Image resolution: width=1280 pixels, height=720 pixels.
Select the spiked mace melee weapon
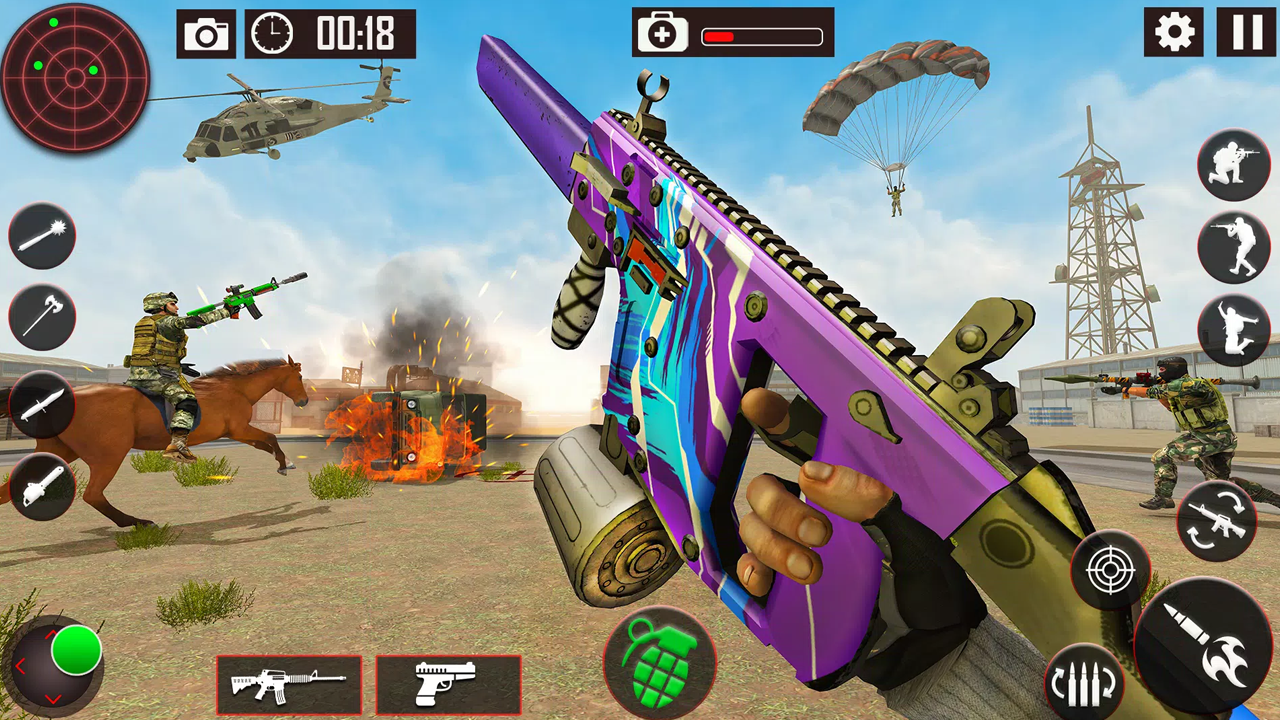pyautogui.click(x=42, y=237)
